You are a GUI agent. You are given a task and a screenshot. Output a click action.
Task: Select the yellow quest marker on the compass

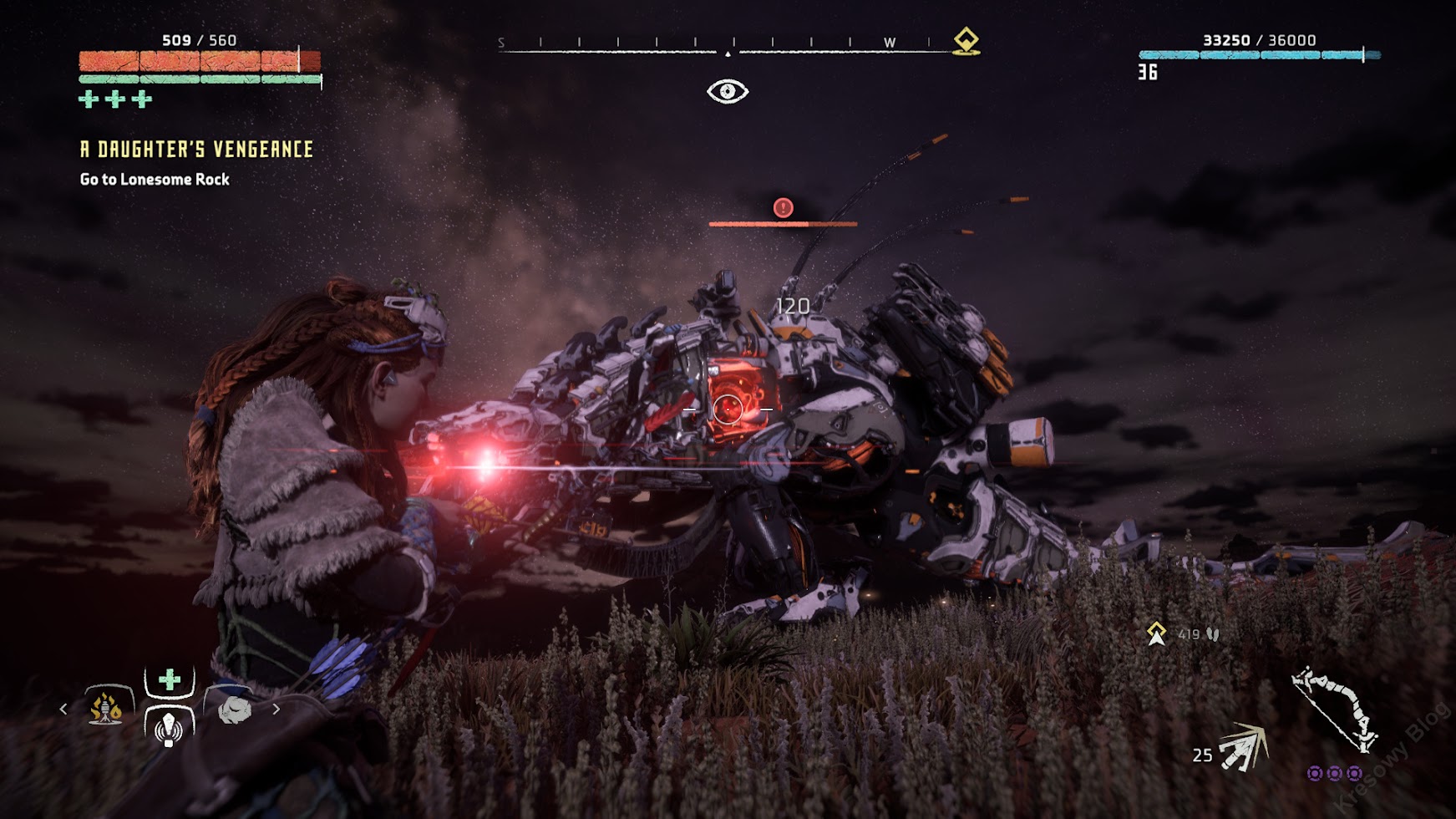[x=966, y=40]
